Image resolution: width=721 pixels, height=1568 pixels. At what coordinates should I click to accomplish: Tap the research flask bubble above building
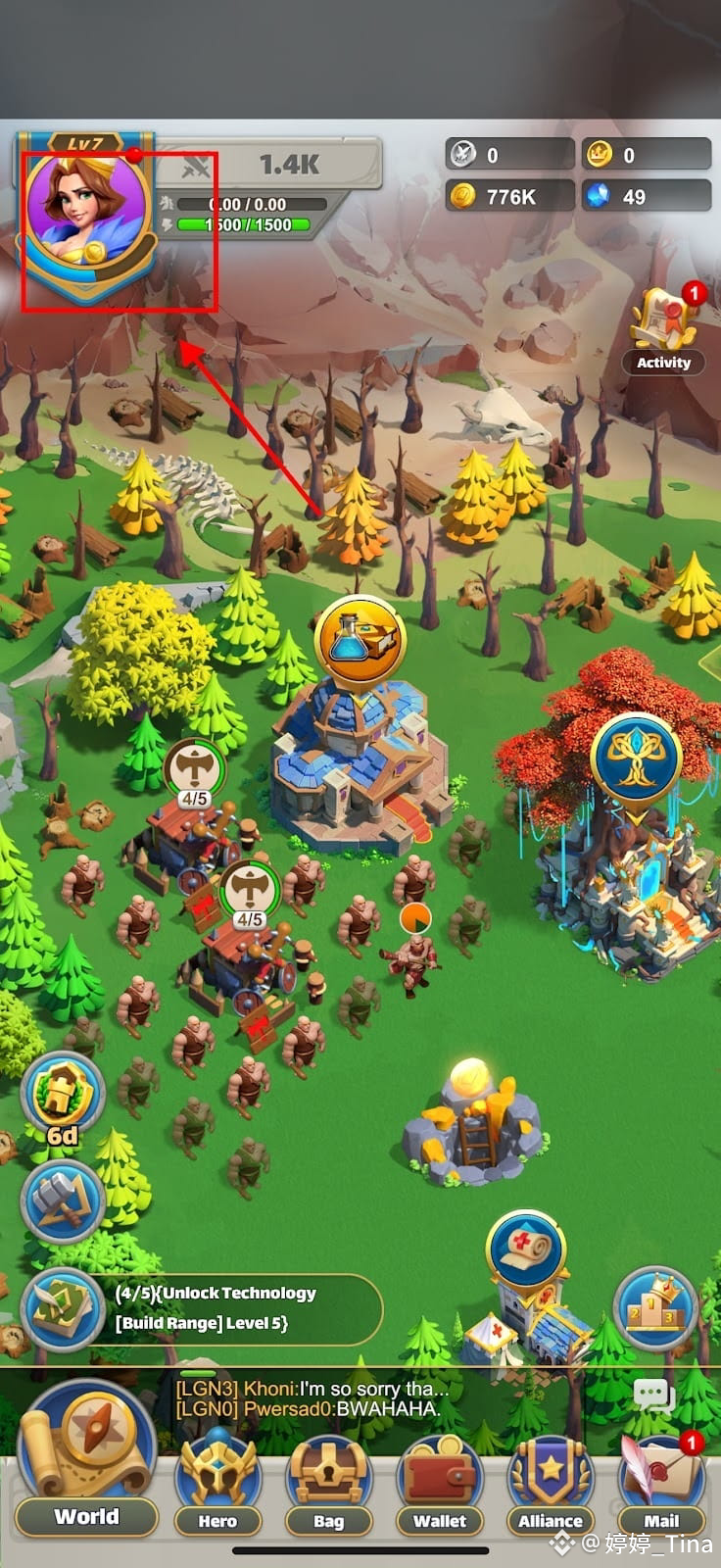(x=360, y=639)
